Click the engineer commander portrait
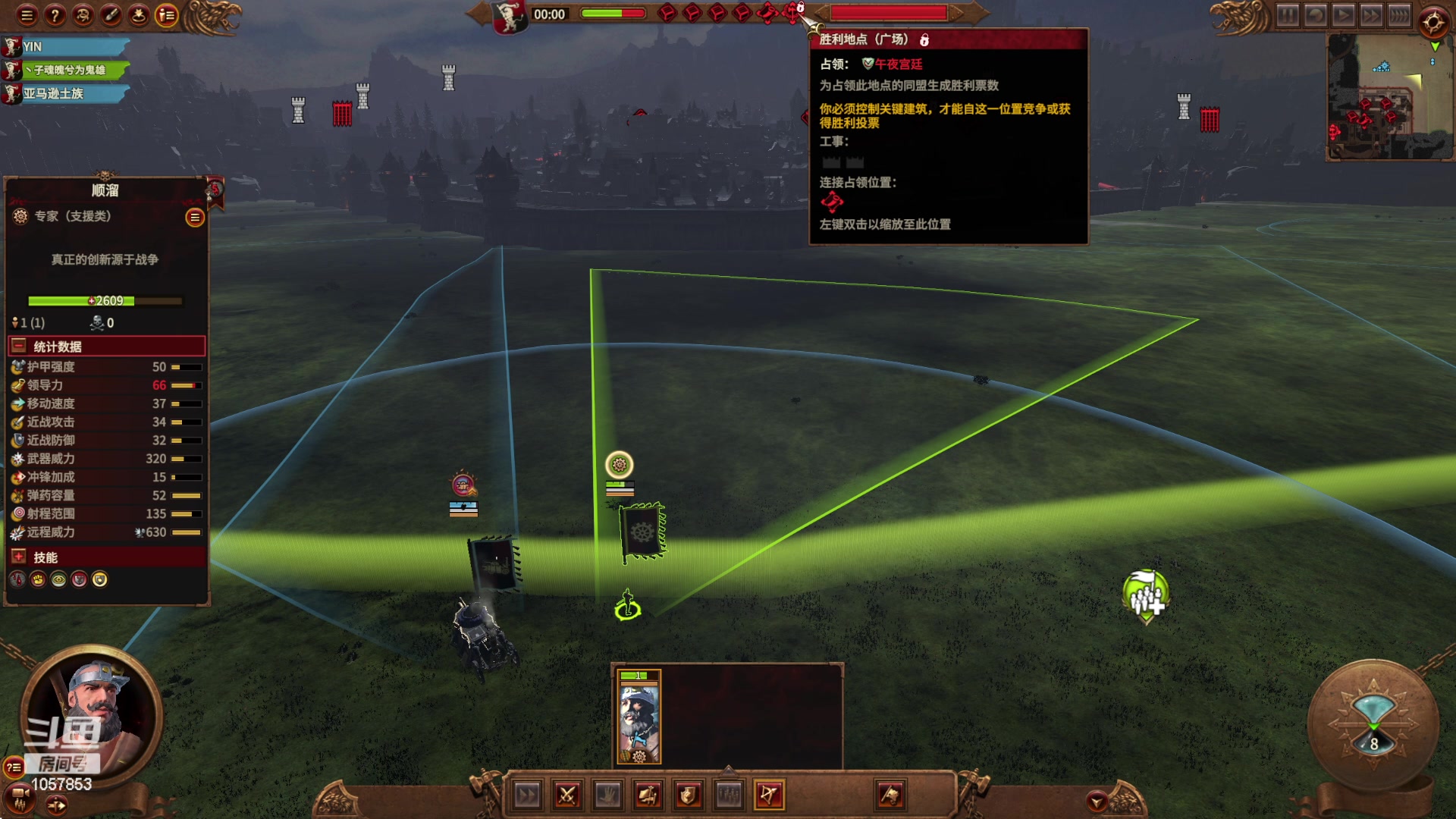 pyautogui.click(x=91, y=713)
